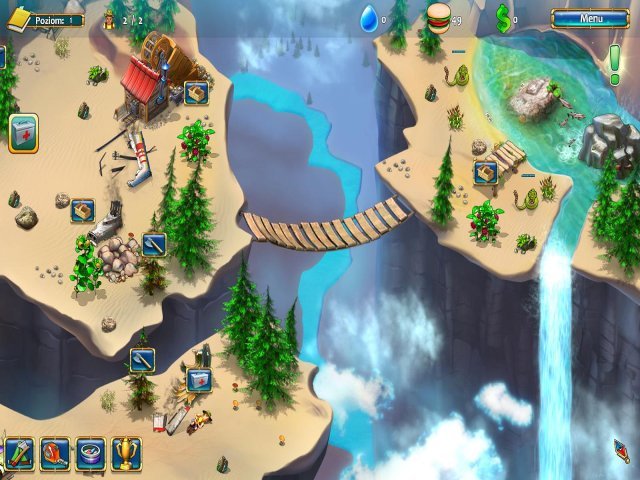This screenshot has width=640, height=480.
Task: View the gold trophy achievements
Action: 126,454
